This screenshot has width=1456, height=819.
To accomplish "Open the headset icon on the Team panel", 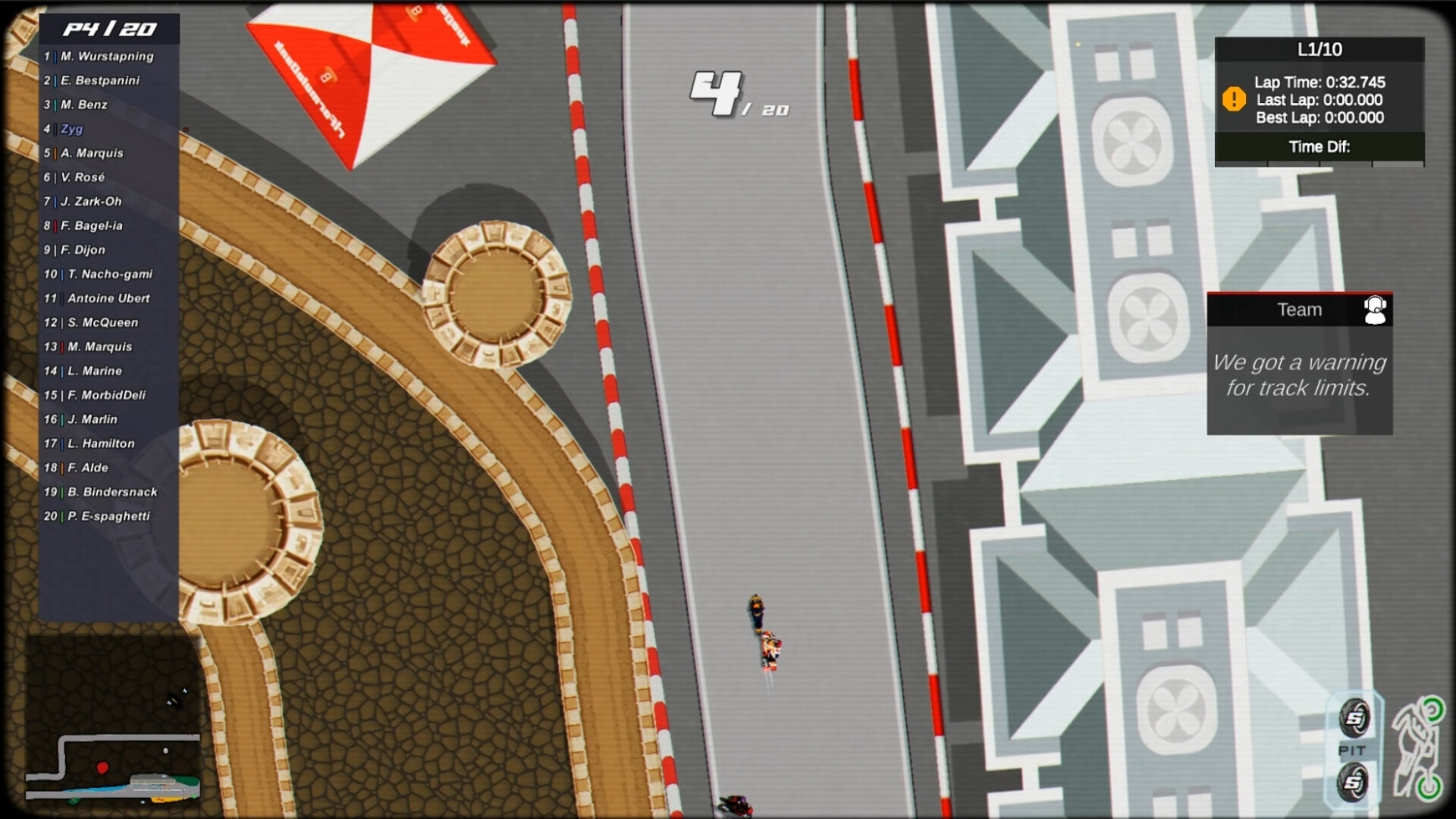I will point(1376,309).
